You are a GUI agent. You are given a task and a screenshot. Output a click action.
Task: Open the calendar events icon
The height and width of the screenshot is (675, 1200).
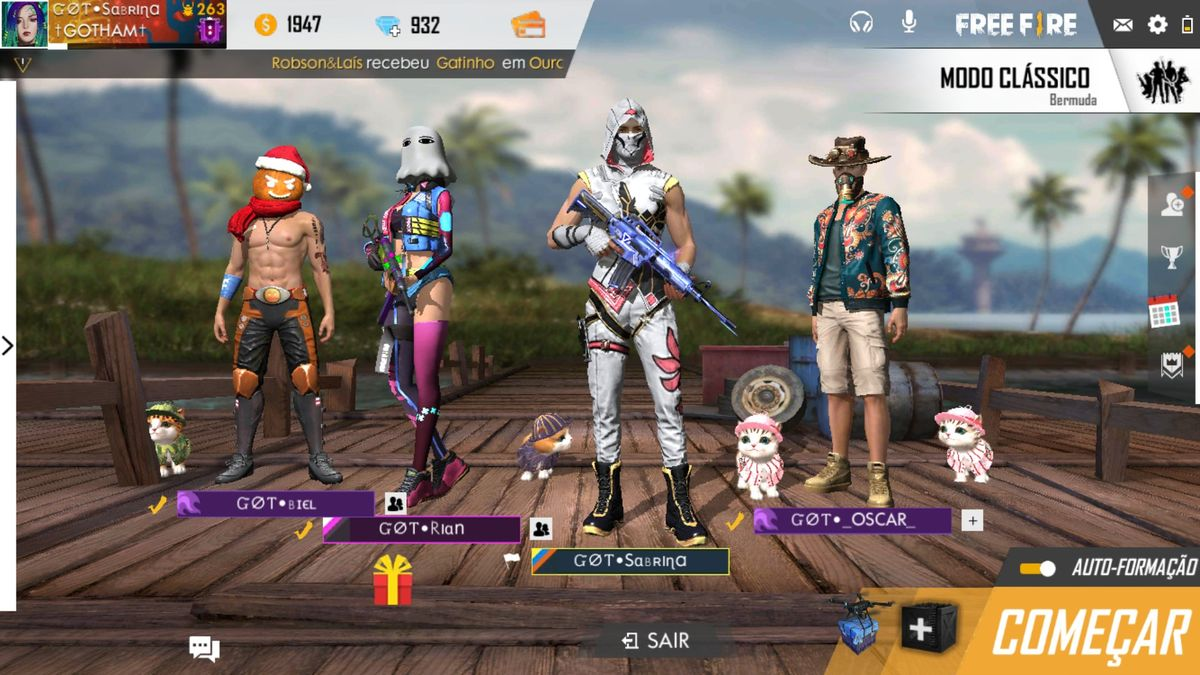point(1165,312)
